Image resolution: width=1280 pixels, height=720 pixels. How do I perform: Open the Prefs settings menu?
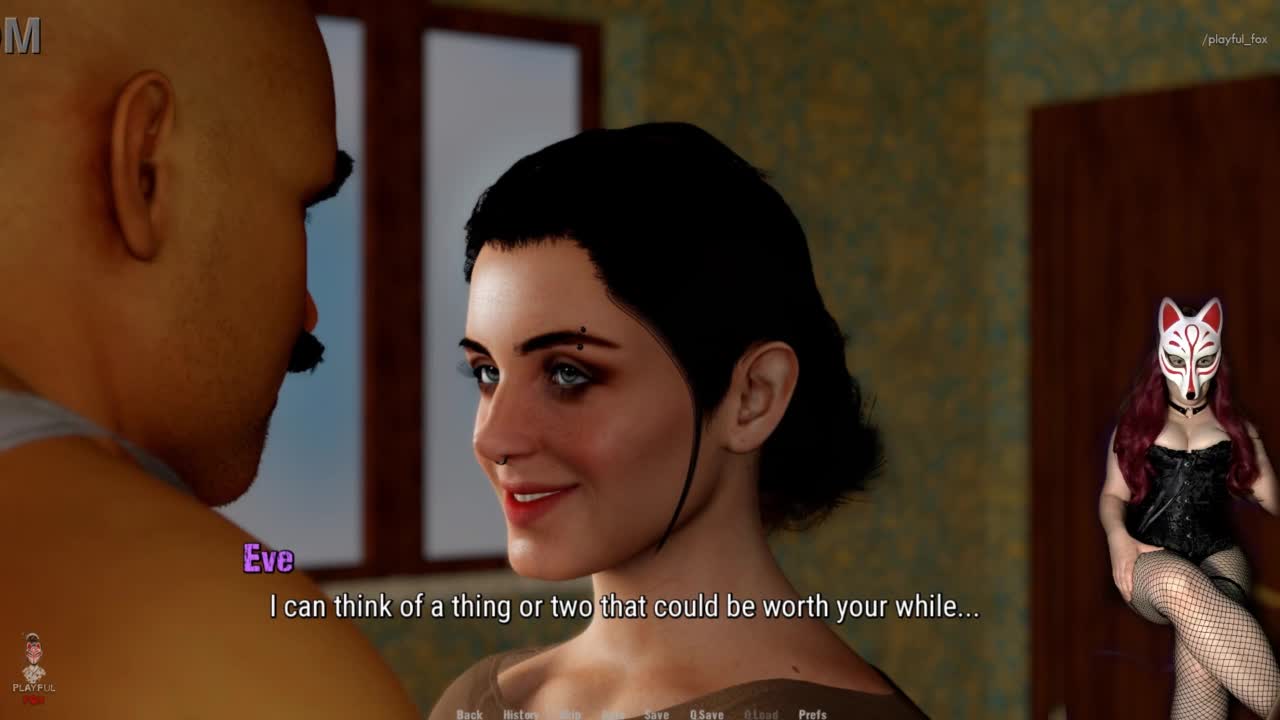coord(812,714)
